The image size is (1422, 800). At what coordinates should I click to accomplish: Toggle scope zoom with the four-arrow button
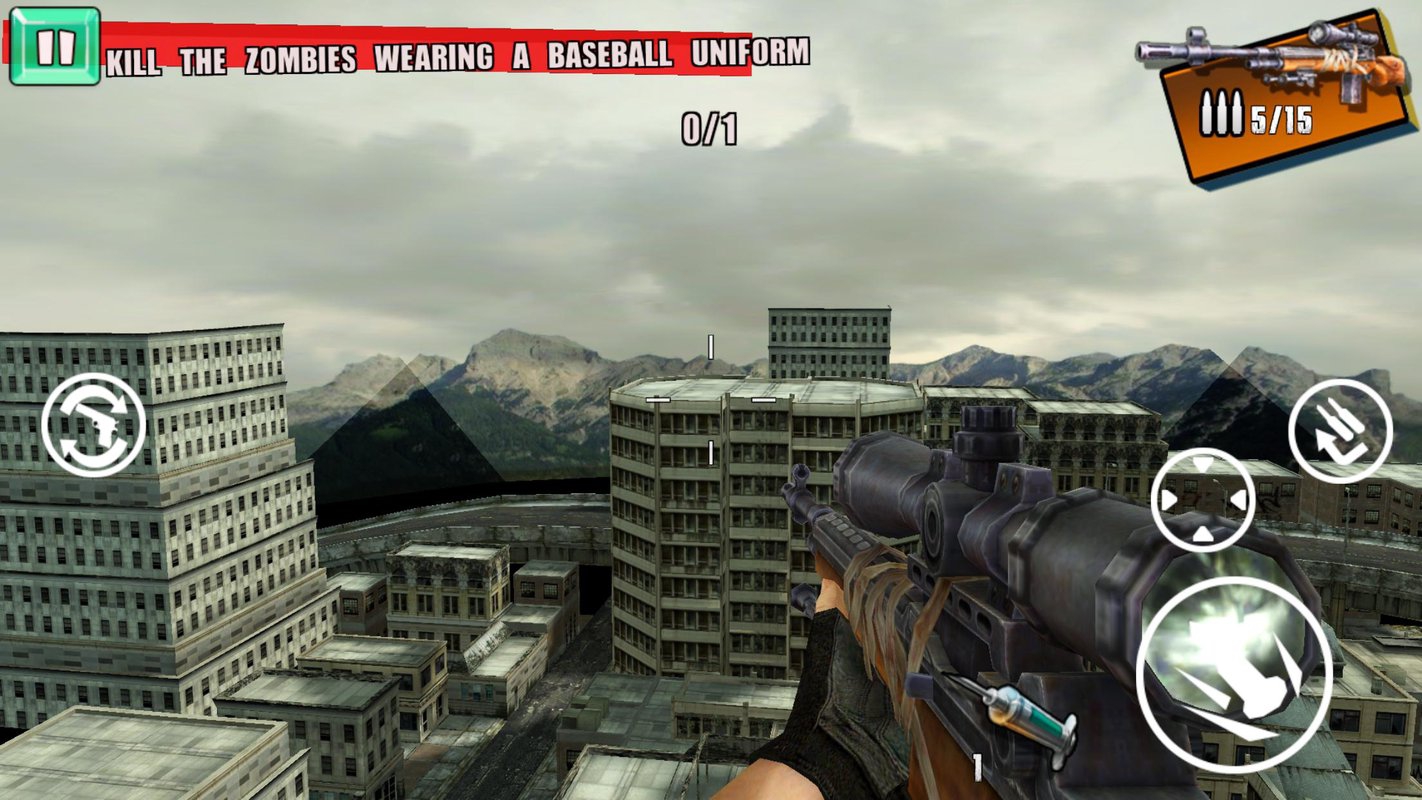tap(1202, 500)
